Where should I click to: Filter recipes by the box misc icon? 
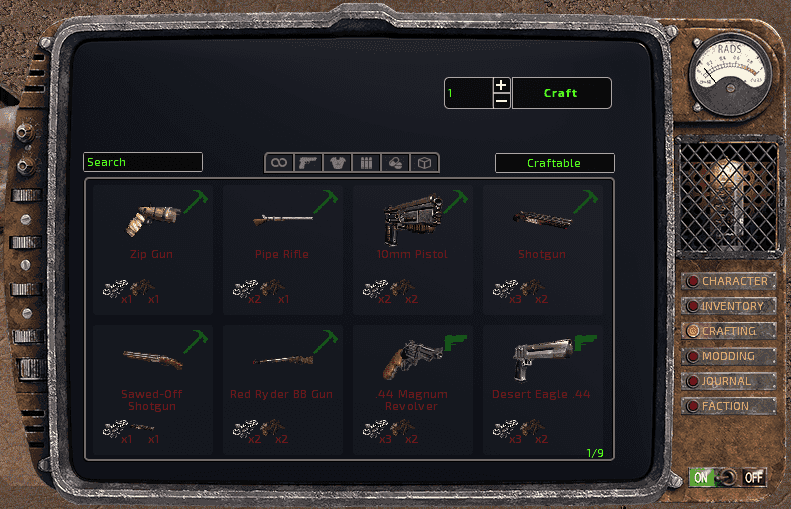tap(424, 163)
